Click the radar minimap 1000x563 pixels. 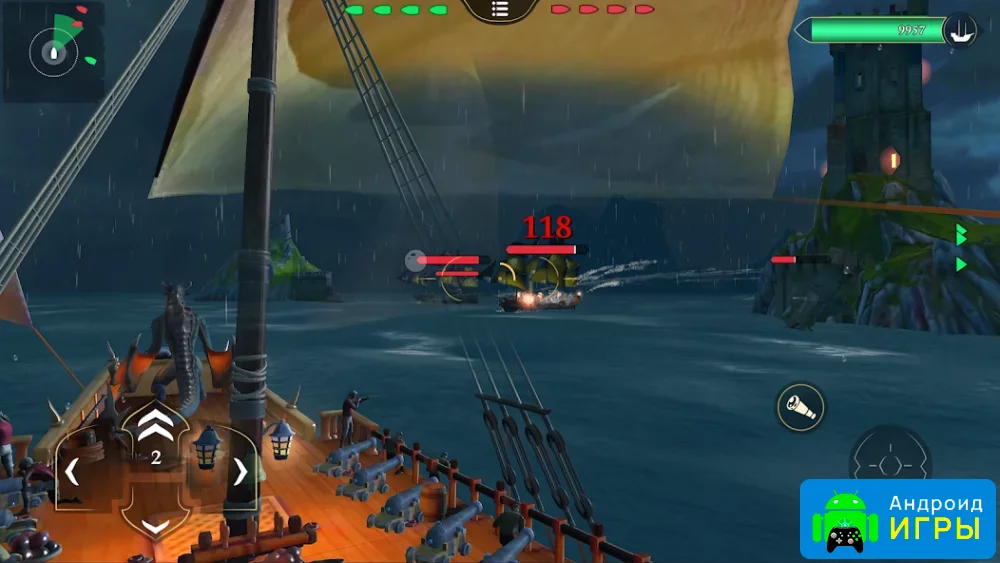click(53, 51)
